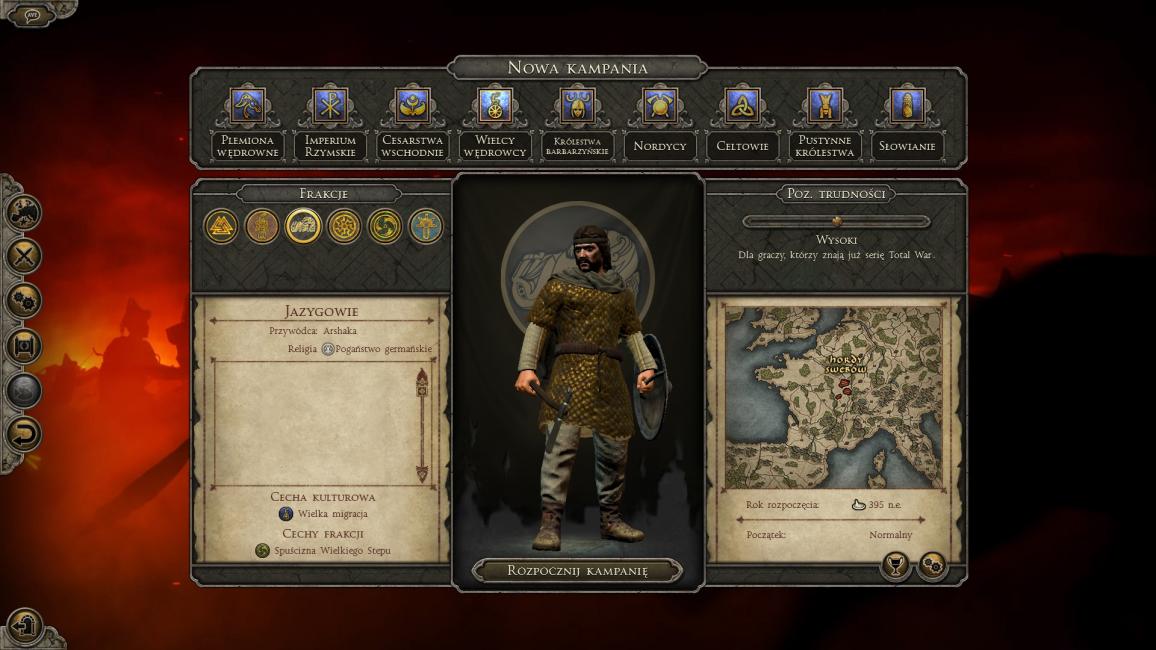This screenshot has height=650, width=1156.
Task: Open campaign settings gears on the map panel
Action: [932, 566]
